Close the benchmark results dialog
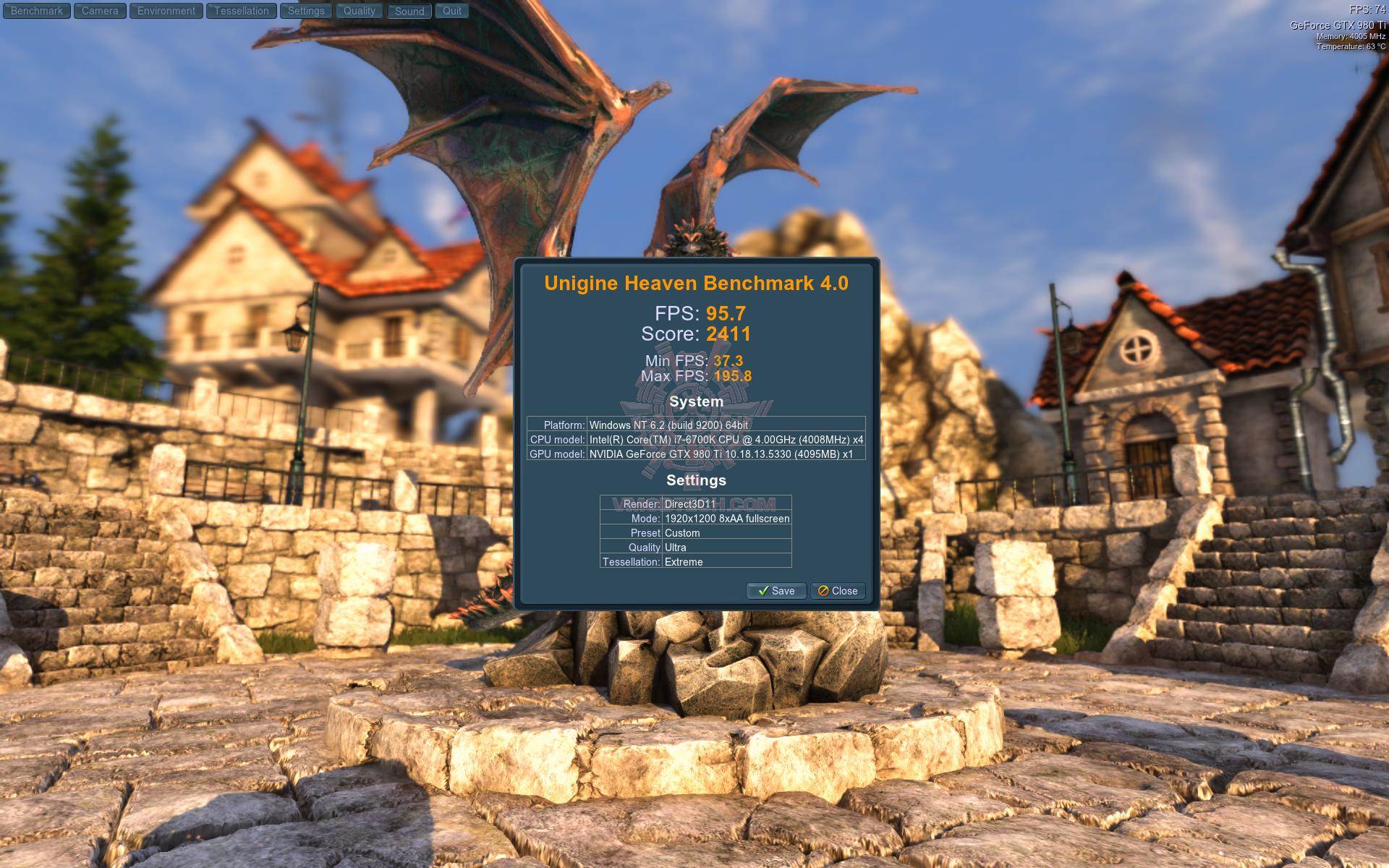This screenshot has width=1389, height=868. pyautogui.click(x=838, y=591)
